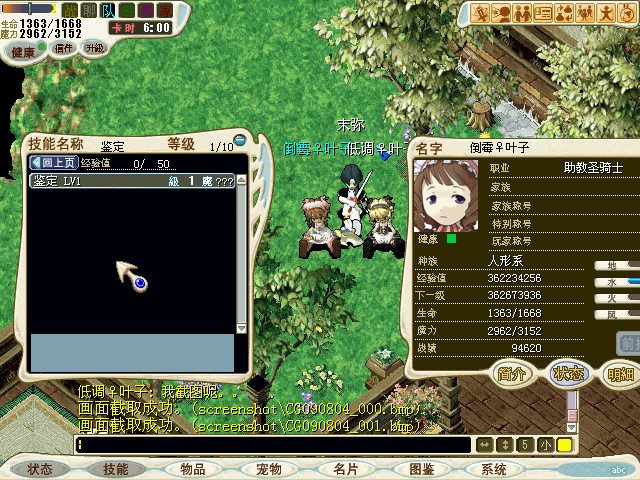Open the 系统 system menu
The width and height of the screenshot is (640, 480).
[493, 468]
